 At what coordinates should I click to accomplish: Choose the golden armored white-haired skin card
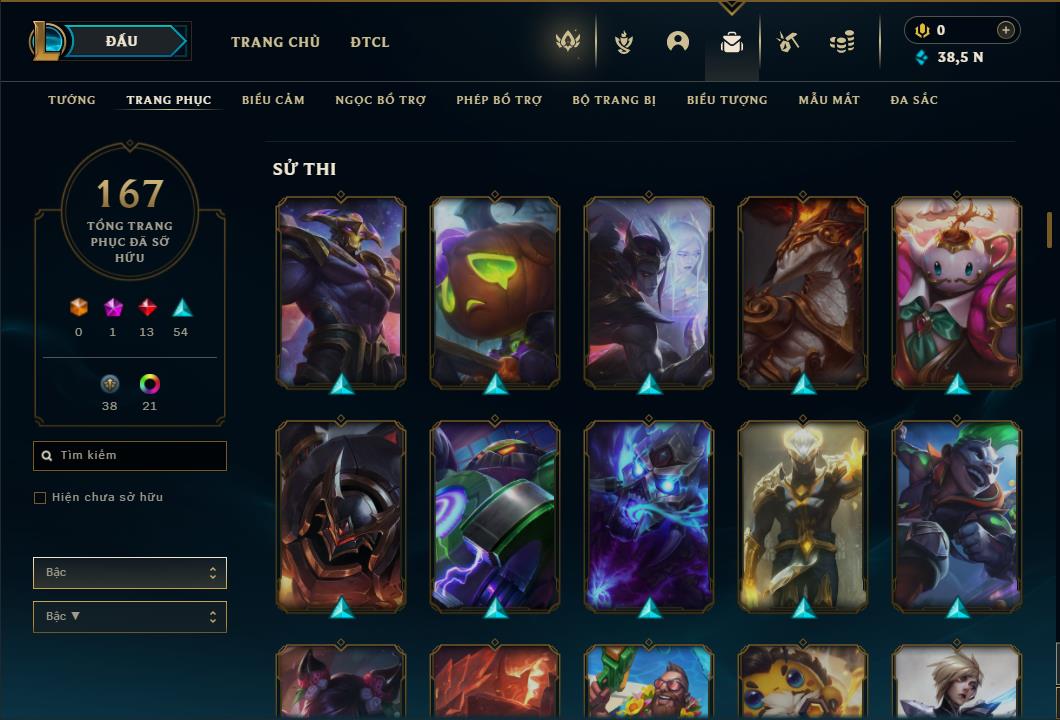click(x=803, y=516)
